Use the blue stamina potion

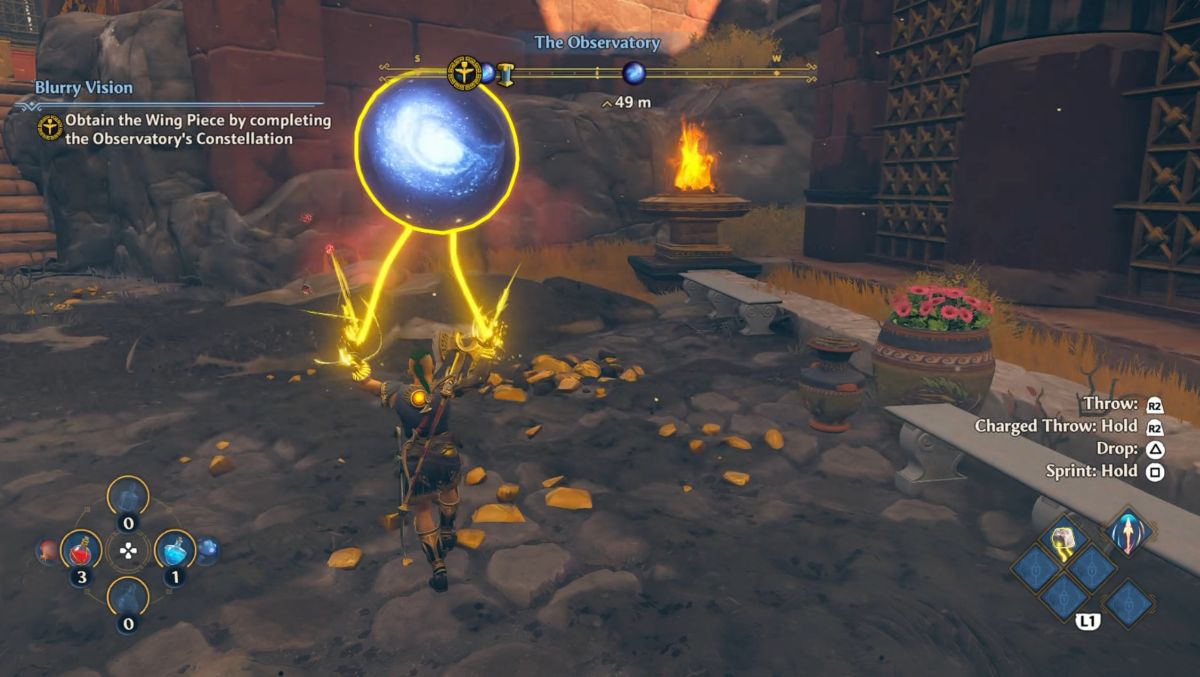pos(174,549)
